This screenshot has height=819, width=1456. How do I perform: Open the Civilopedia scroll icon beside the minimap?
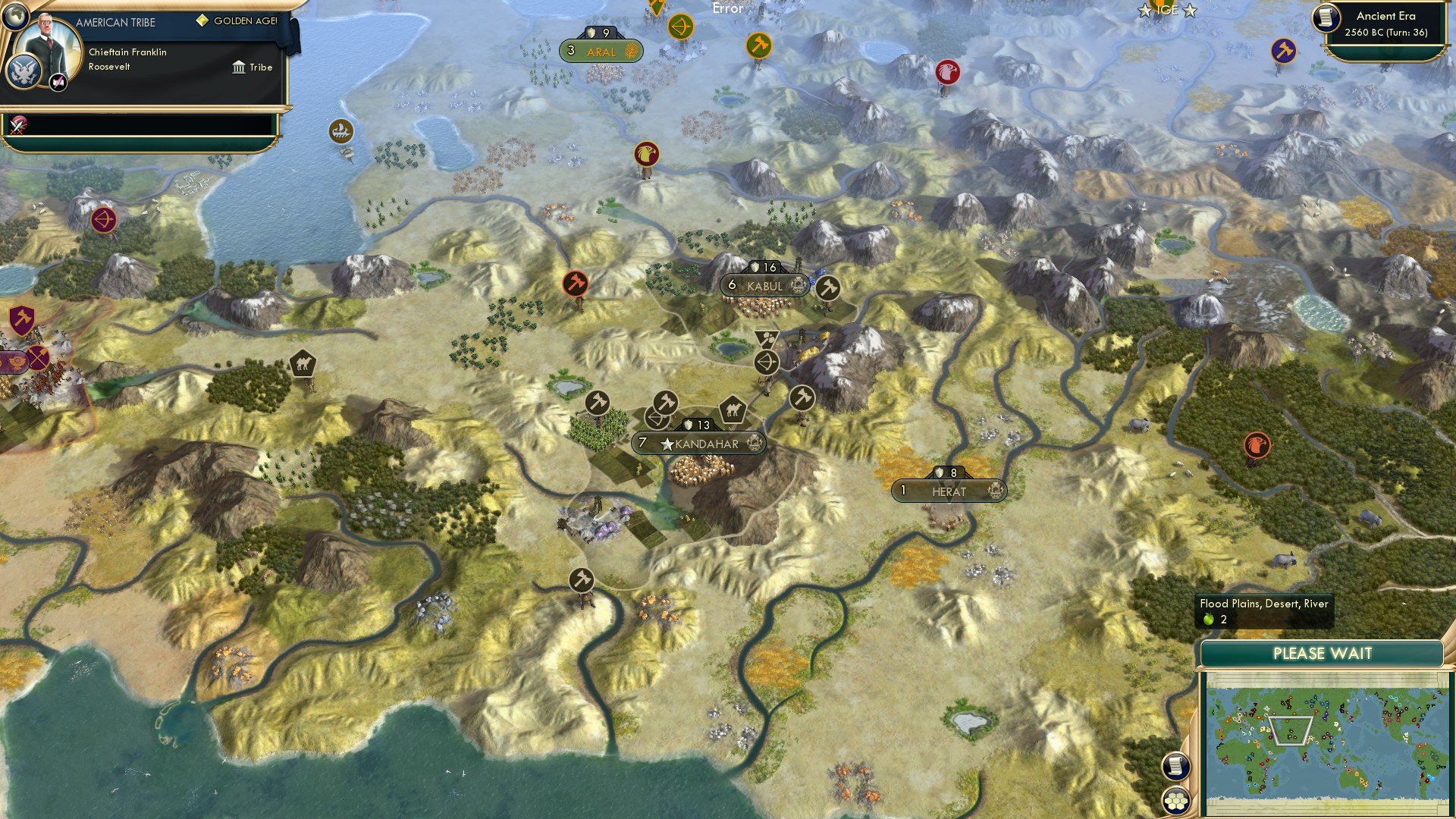1176,765
